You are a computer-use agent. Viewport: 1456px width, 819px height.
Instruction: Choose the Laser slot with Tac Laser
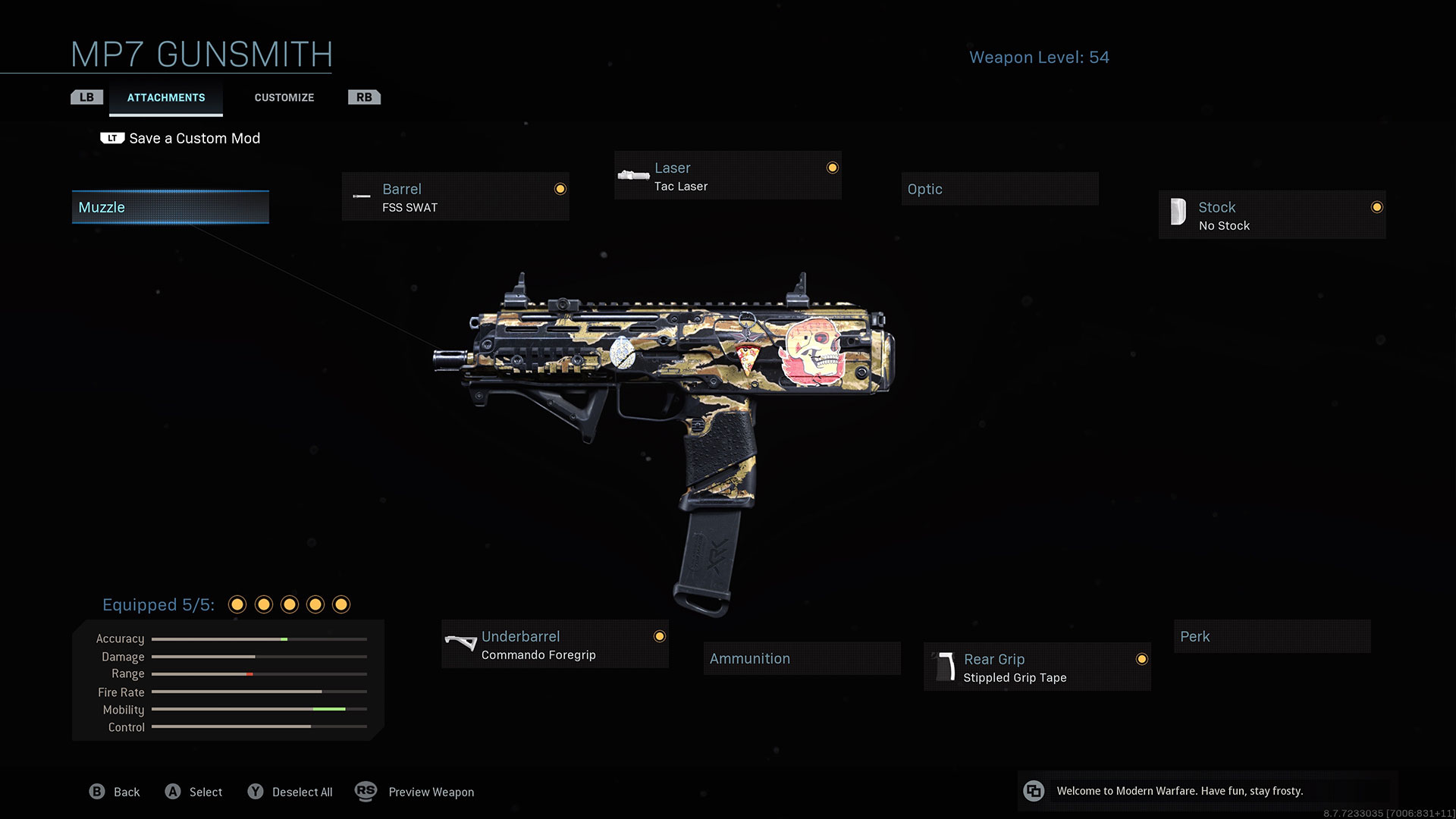point(728,176)
